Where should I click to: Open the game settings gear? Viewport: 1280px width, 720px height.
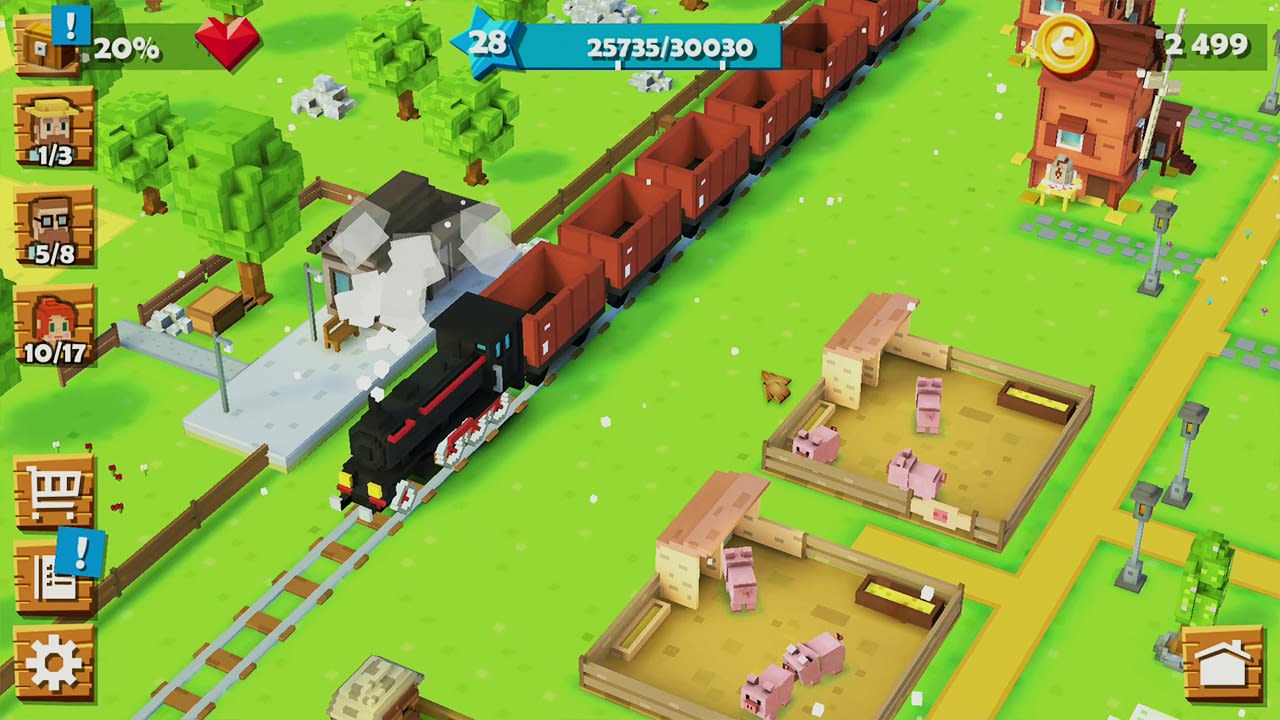tap(52, 655)
